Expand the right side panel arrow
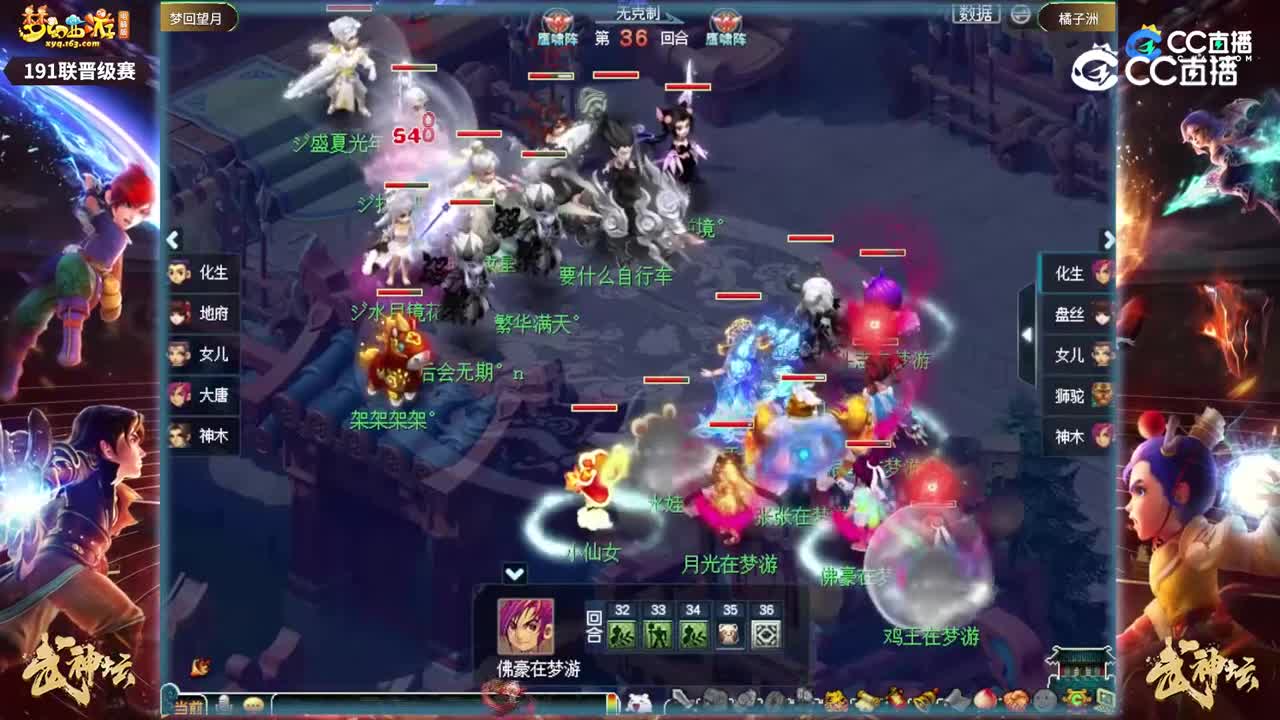1280x720 pixels. point(1109,240)
